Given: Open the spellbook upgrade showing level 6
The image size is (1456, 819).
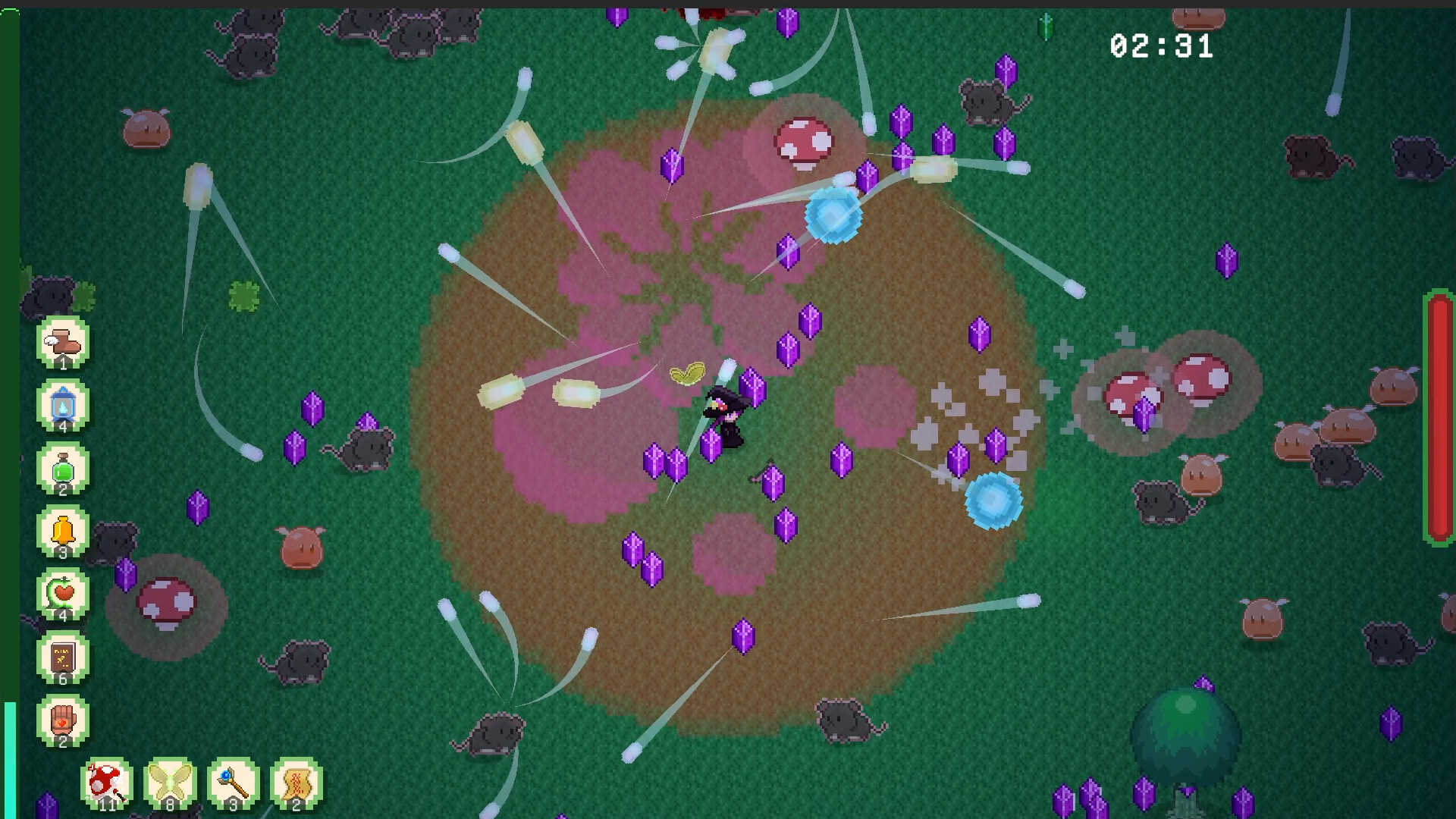Looking at the screenshot, I should (63, 657).
